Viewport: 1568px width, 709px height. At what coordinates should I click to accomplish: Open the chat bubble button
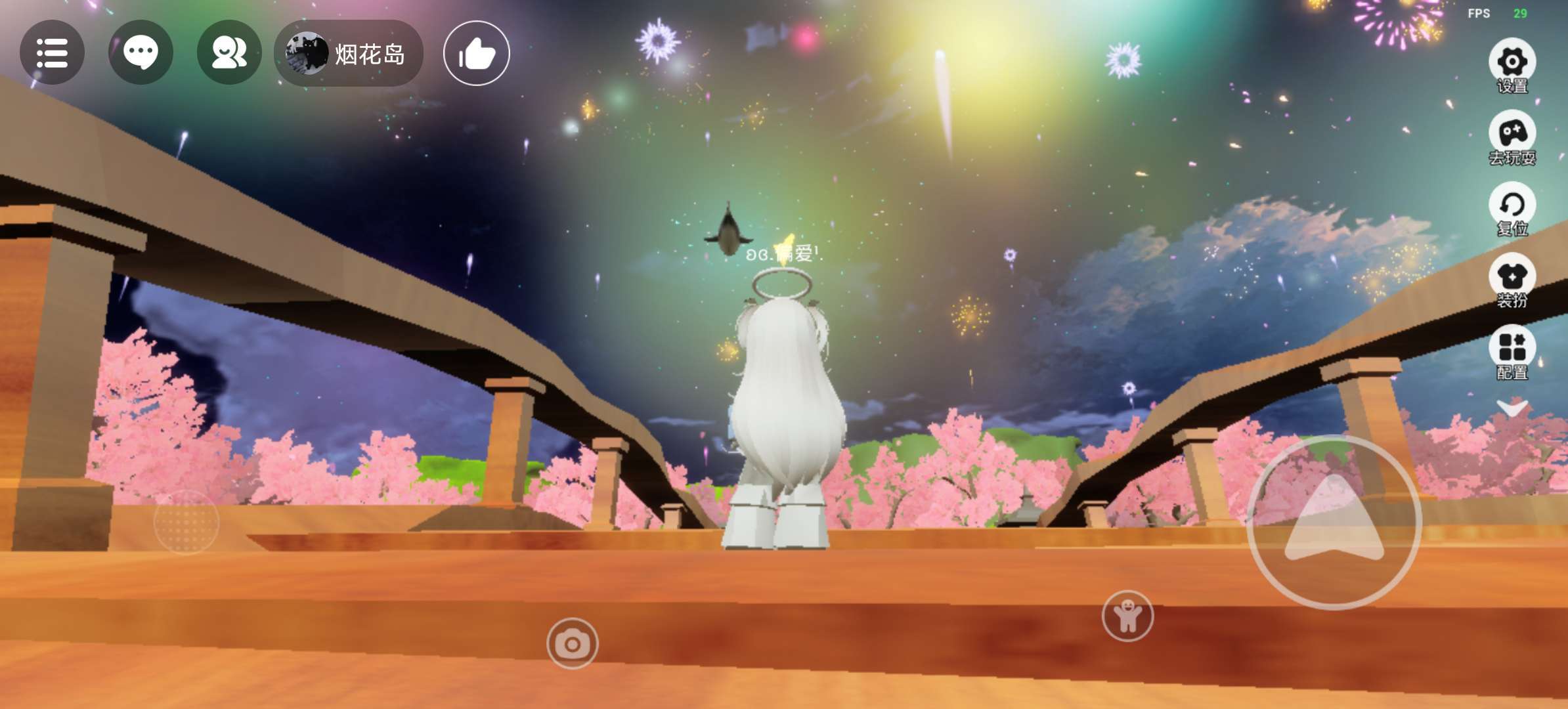(141, 53)
